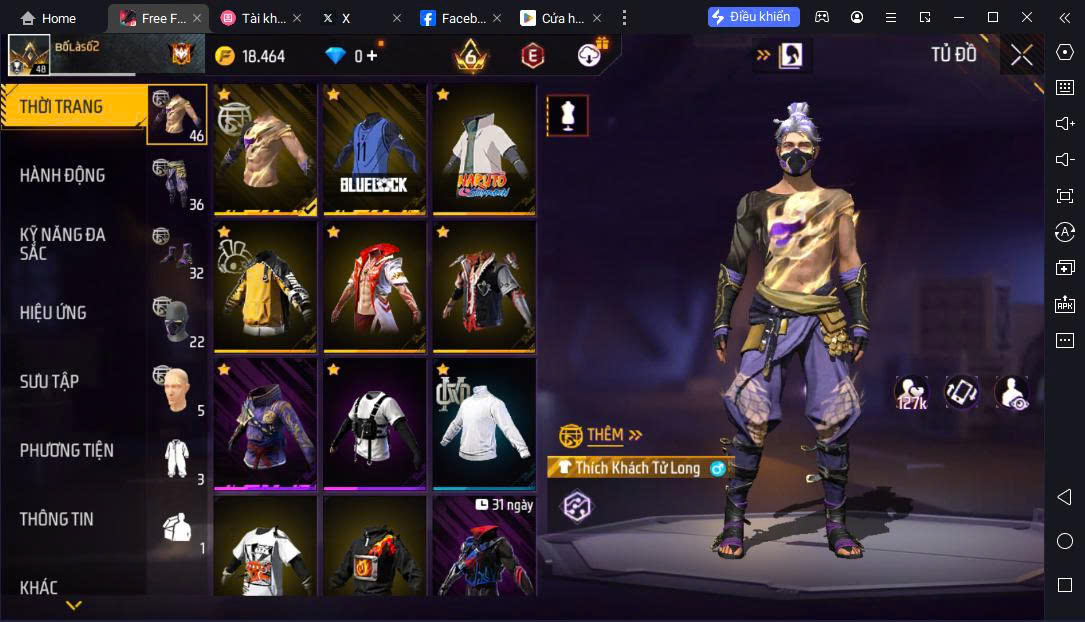This screenshot has height=622, width=1085.
Task: Pick the yellow and black rabbit jacket
Action: click(x=265, y=287)
